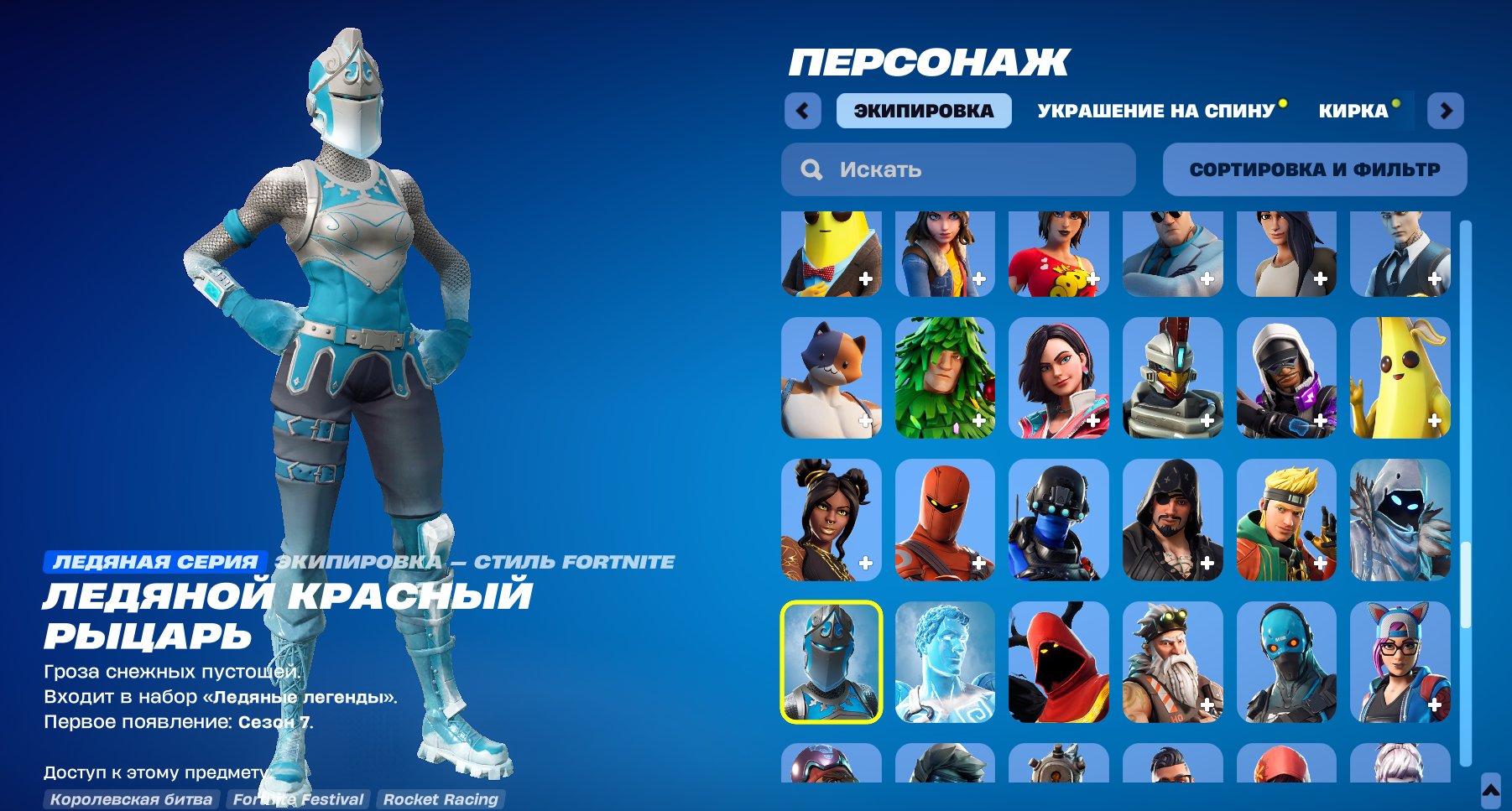This screenshot has width=1512, height=811.
Task: Select the frozen Love Ranger skin
Action: [x=945, y=663]
